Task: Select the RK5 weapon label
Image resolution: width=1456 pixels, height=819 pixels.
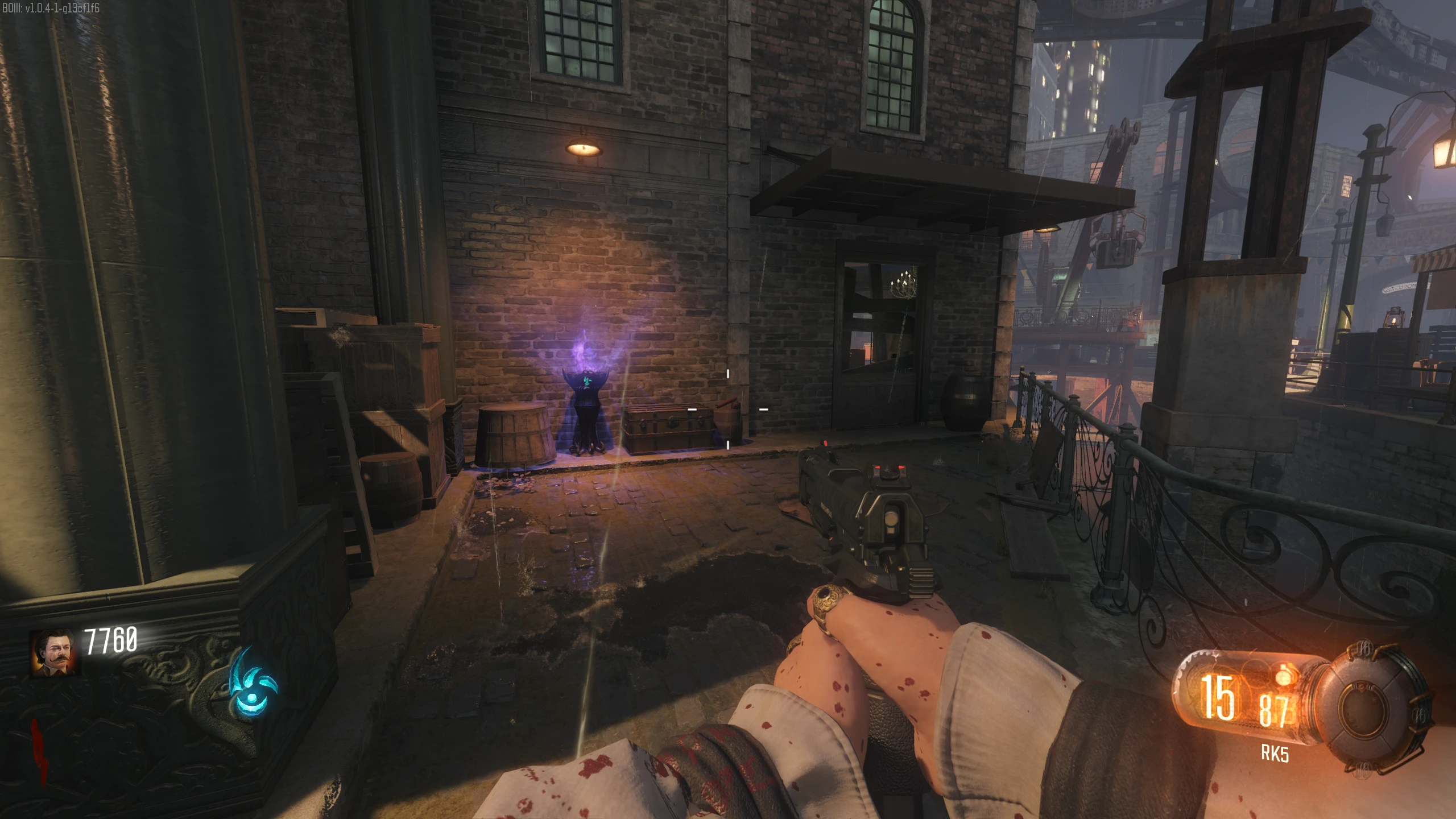Action: [1275, 754]
